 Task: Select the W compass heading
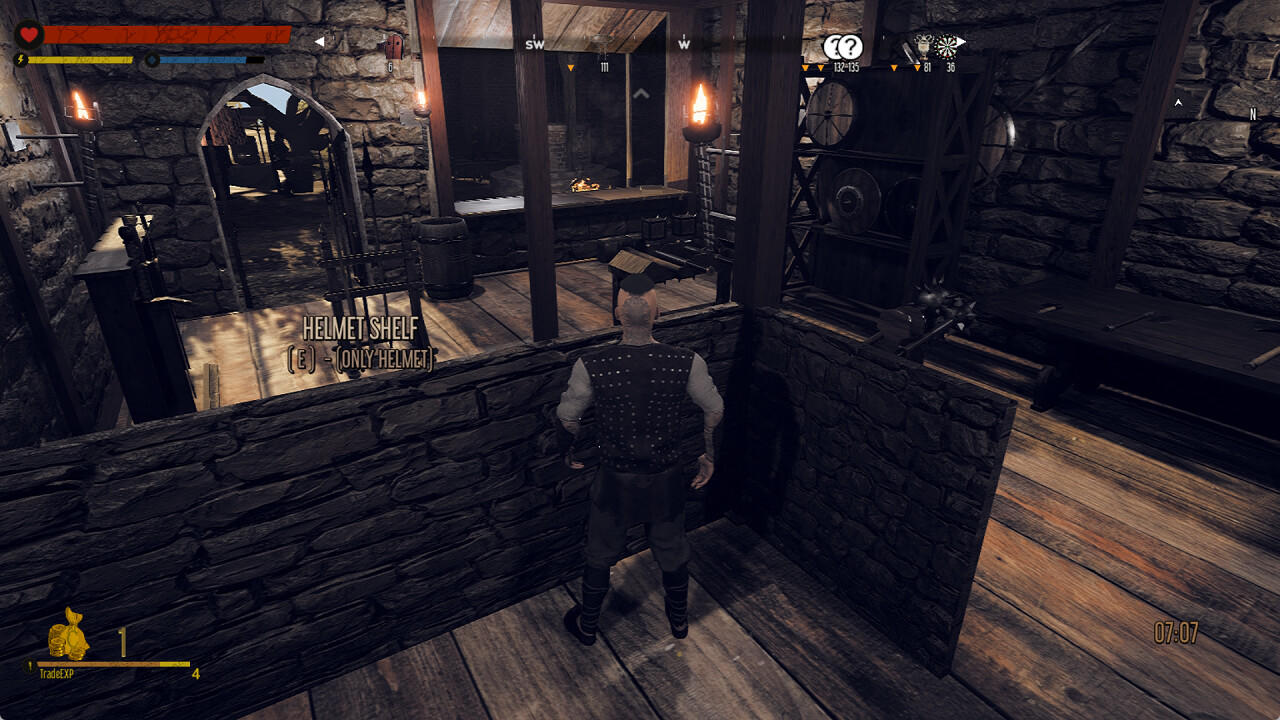tap(683, 46)
